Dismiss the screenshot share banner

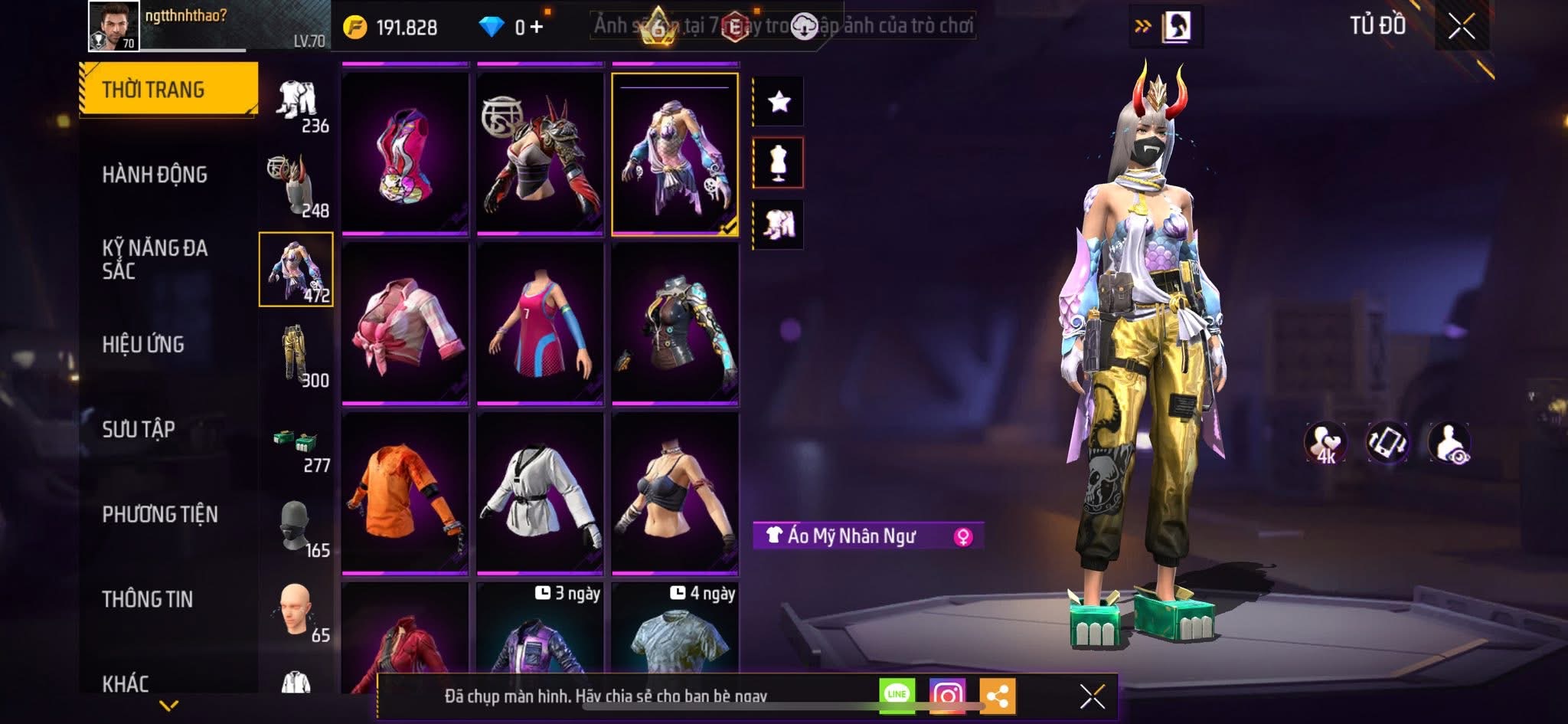1092,696
